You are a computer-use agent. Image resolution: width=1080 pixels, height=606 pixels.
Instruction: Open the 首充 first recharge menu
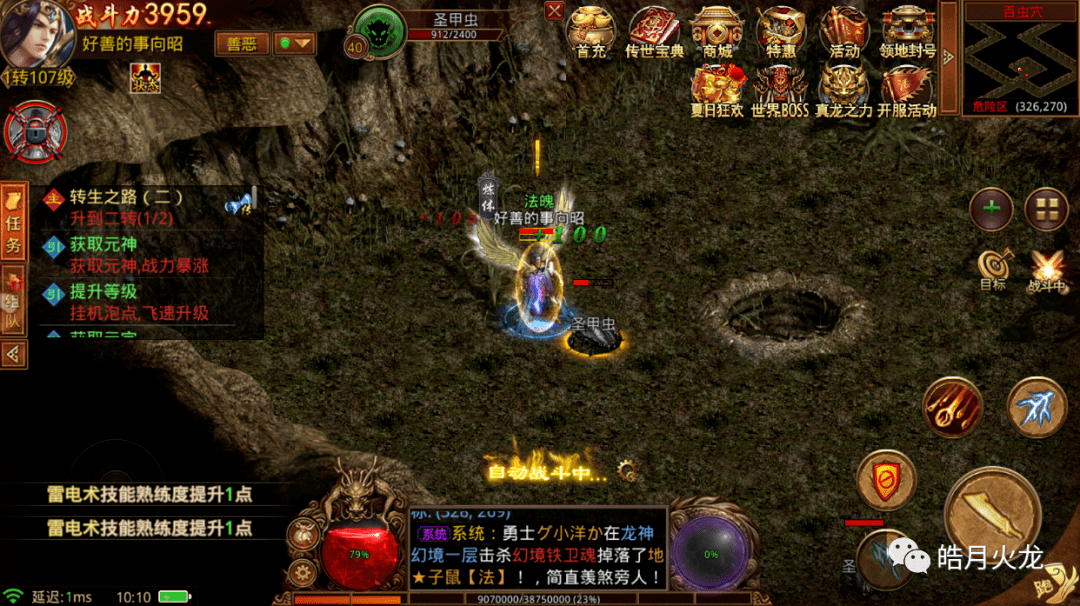tap(590, 30)
